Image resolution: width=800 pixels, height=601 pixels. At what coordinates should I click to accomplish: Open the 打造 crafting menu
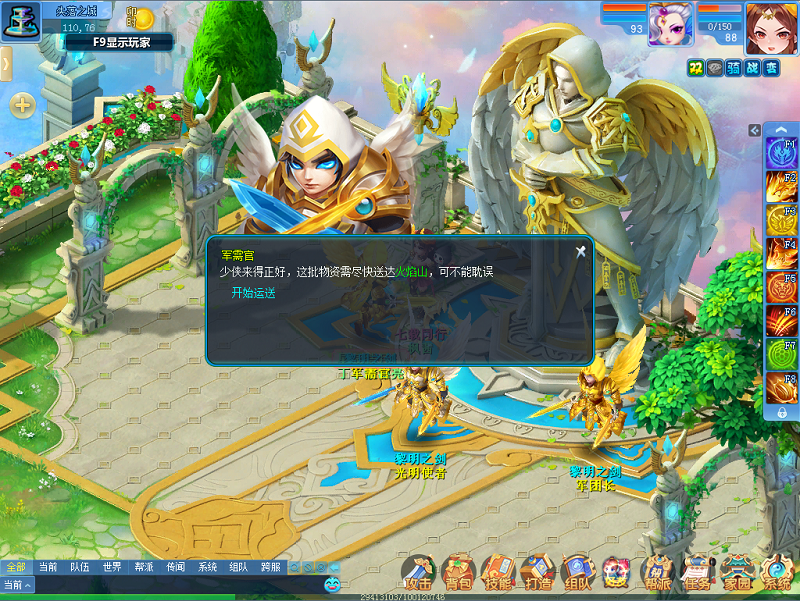(x=537, y=573)
